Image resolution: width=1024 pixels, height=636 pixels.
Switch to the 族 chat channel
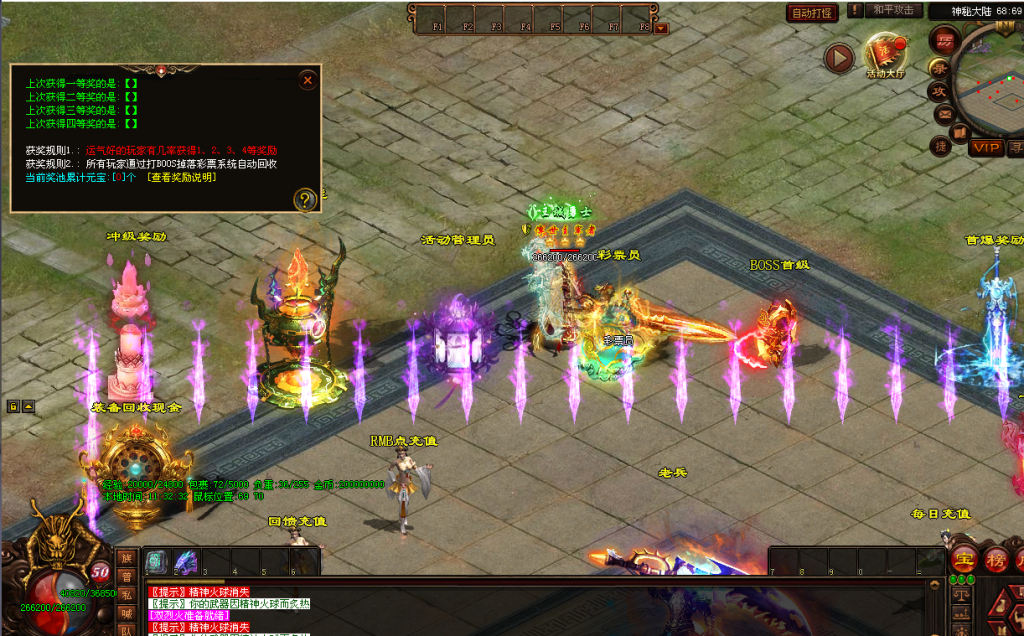(127, 558)
